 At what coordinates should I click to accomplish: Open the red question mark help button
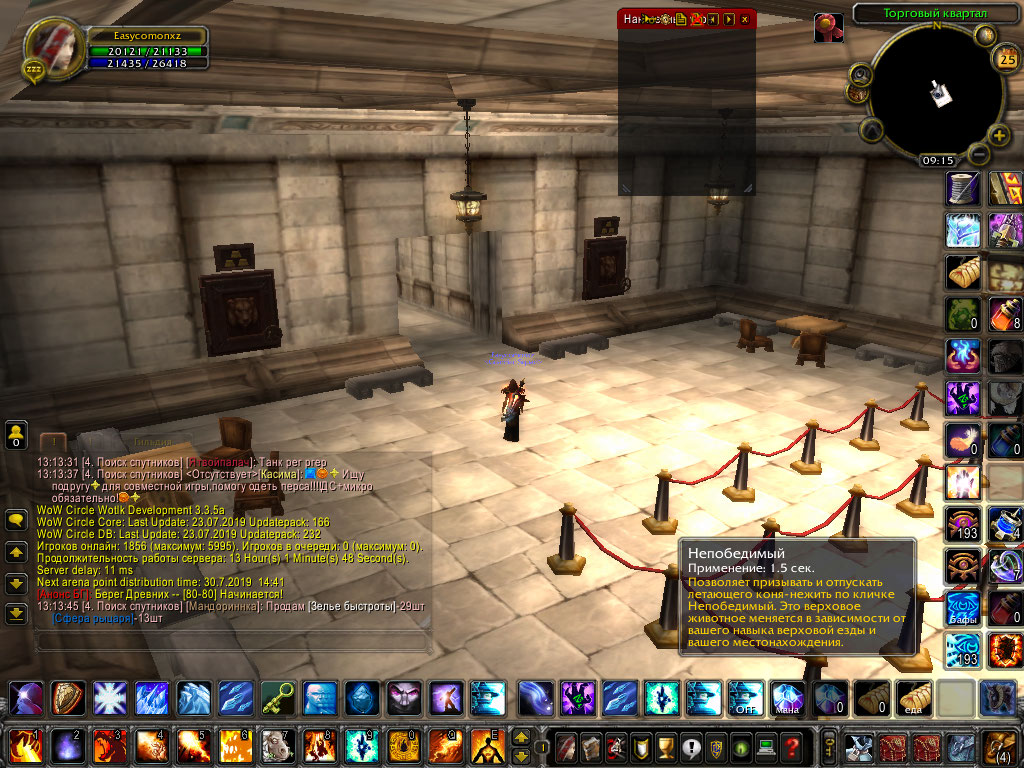click(791, 746)
